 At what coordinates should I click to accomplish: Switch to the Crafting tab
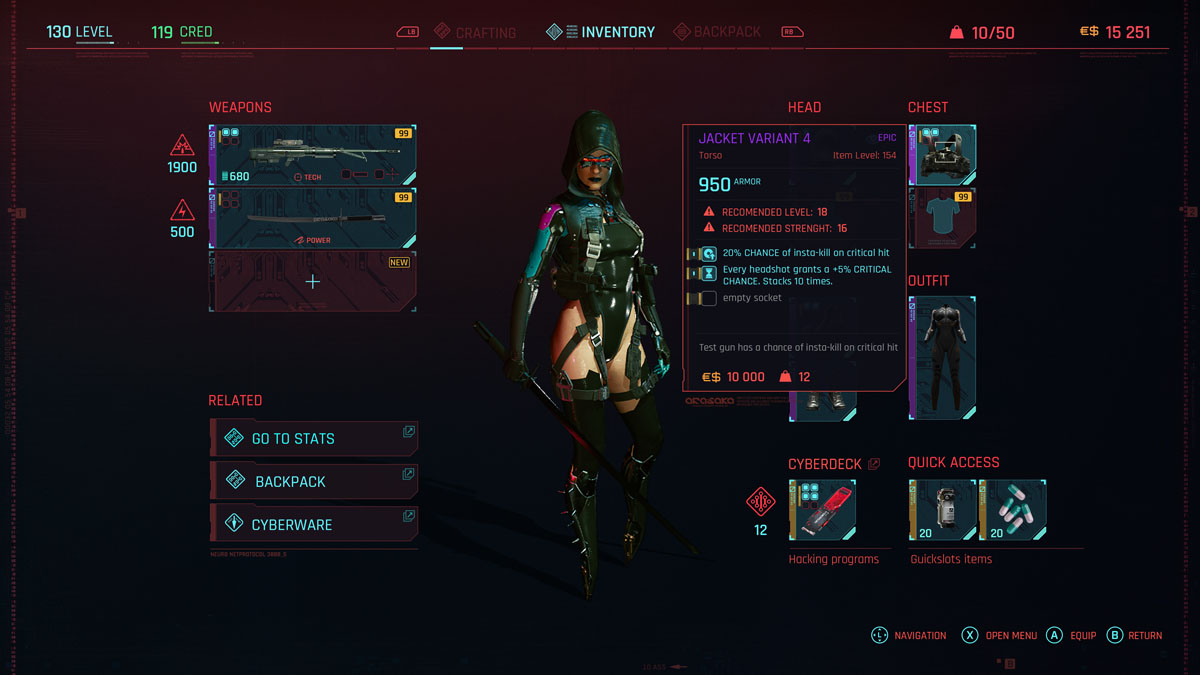tap(475, 33)
